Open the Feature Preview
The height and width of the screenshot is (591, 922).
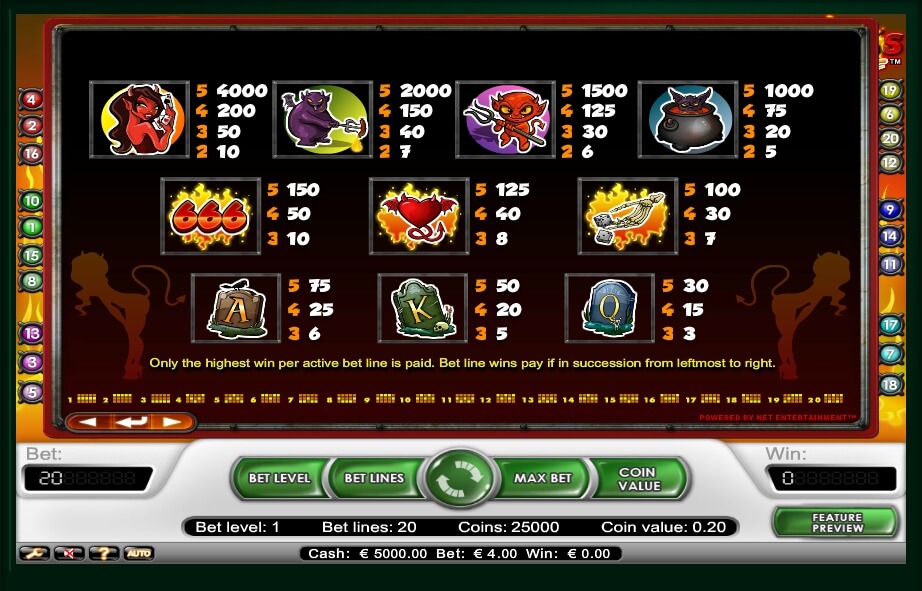[x=836, y=522]
